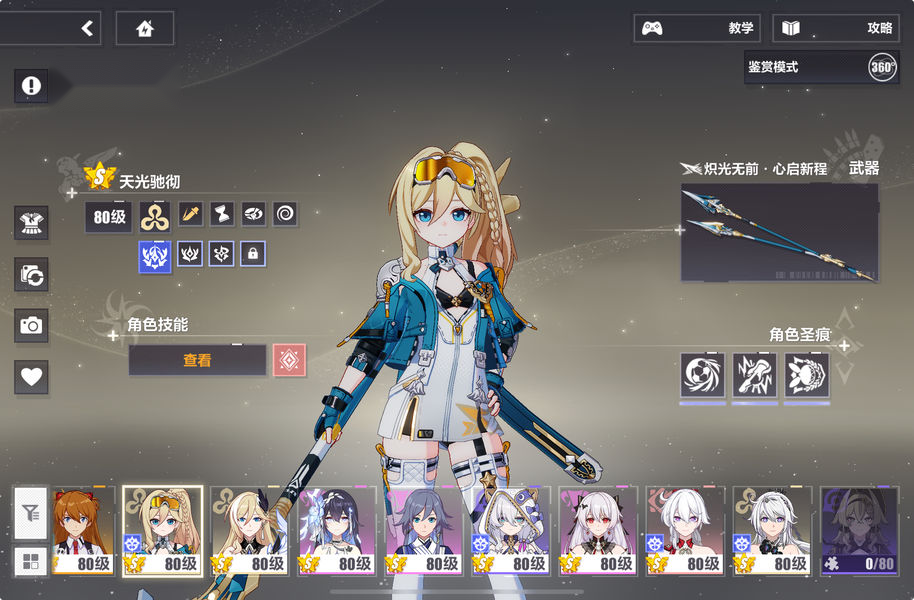Open the character filter button
This screenshot has width=914, height=600.
tap(31, 513)
